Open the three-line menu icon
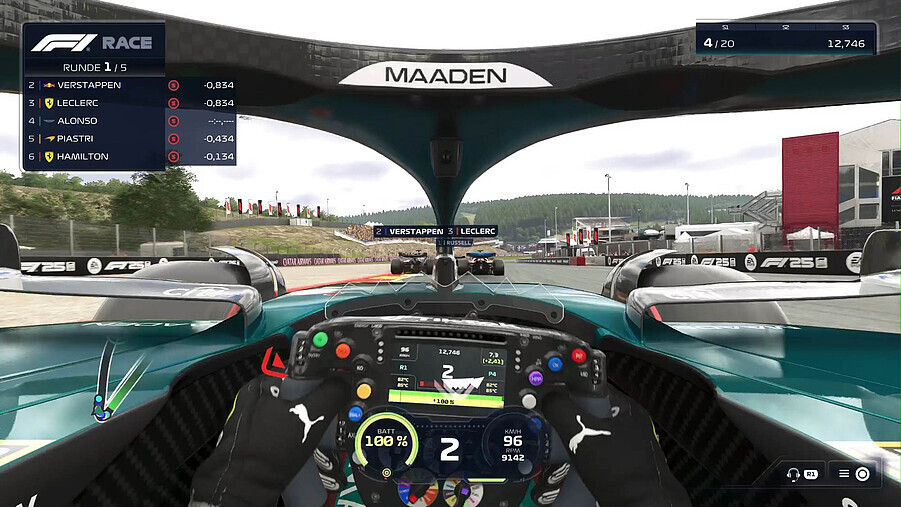The width and height of the screenshot is (901, 507). (844, 474)
